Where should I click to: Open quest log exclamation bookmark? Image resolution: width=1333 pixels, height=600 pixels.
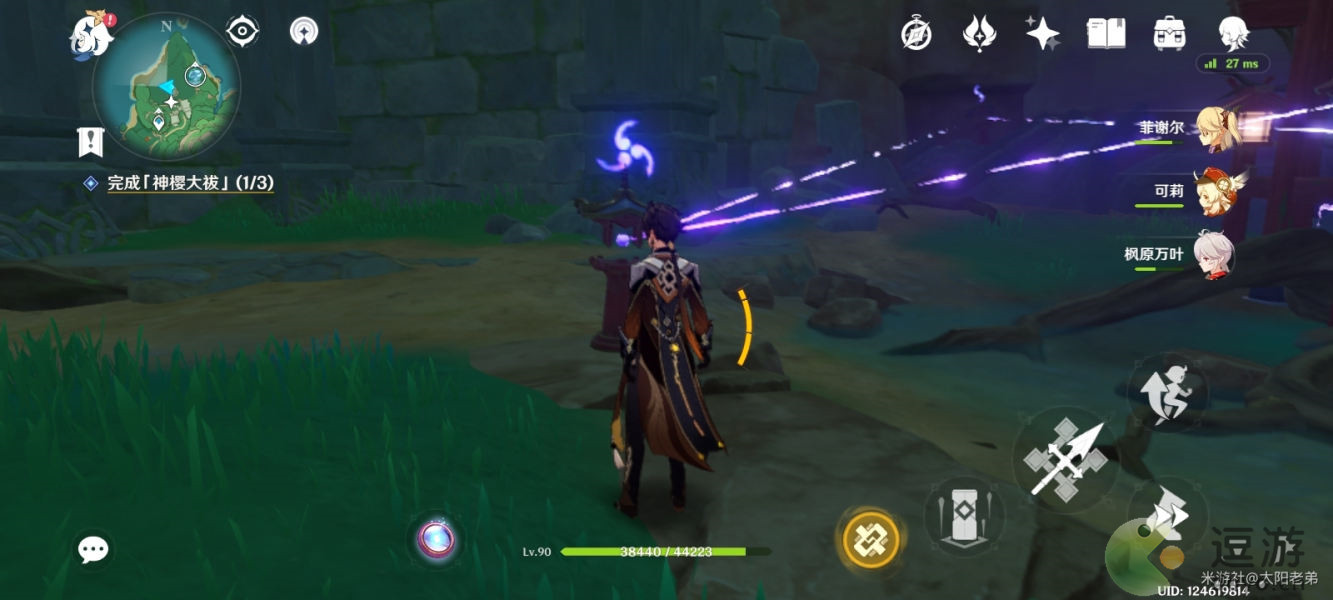tap(91, 142)
